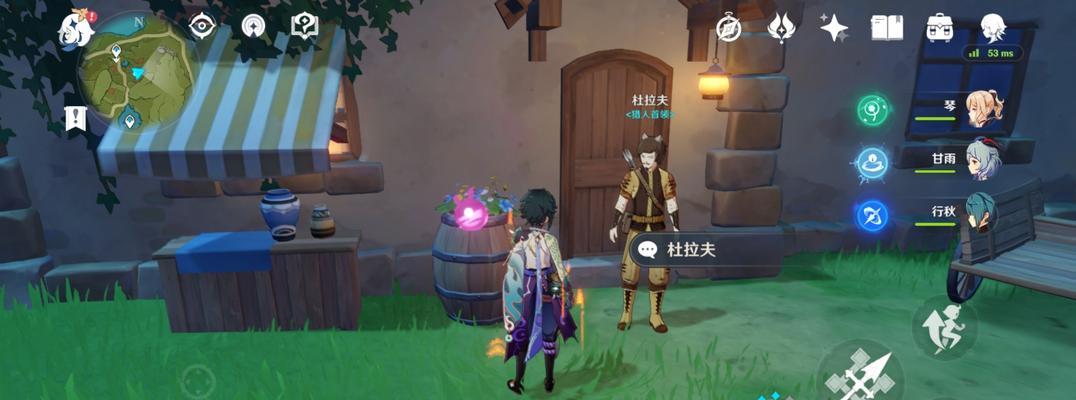This screenshot has width=1076, height=400.
Task: Talk to 杜拉夫 via the dialogue prompt
Action: point(704,249)
